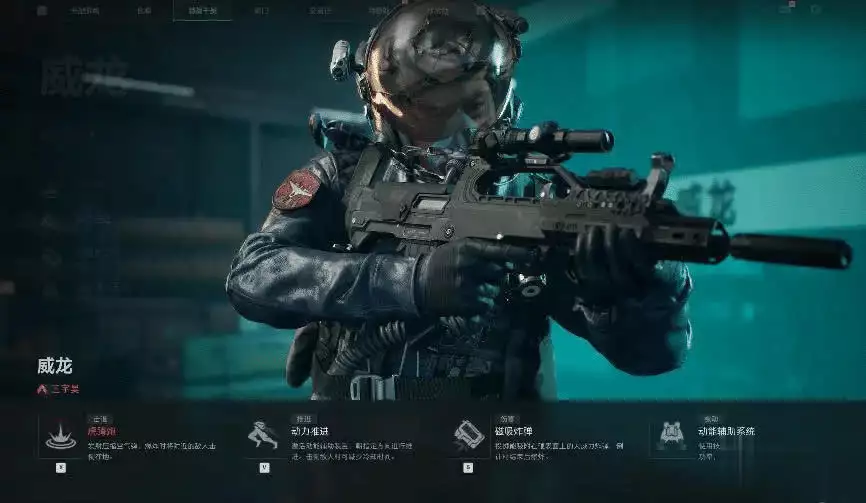Switch to the 部门 tab
The height and width of the screenshot is (503, 866).
pos(261,11)
